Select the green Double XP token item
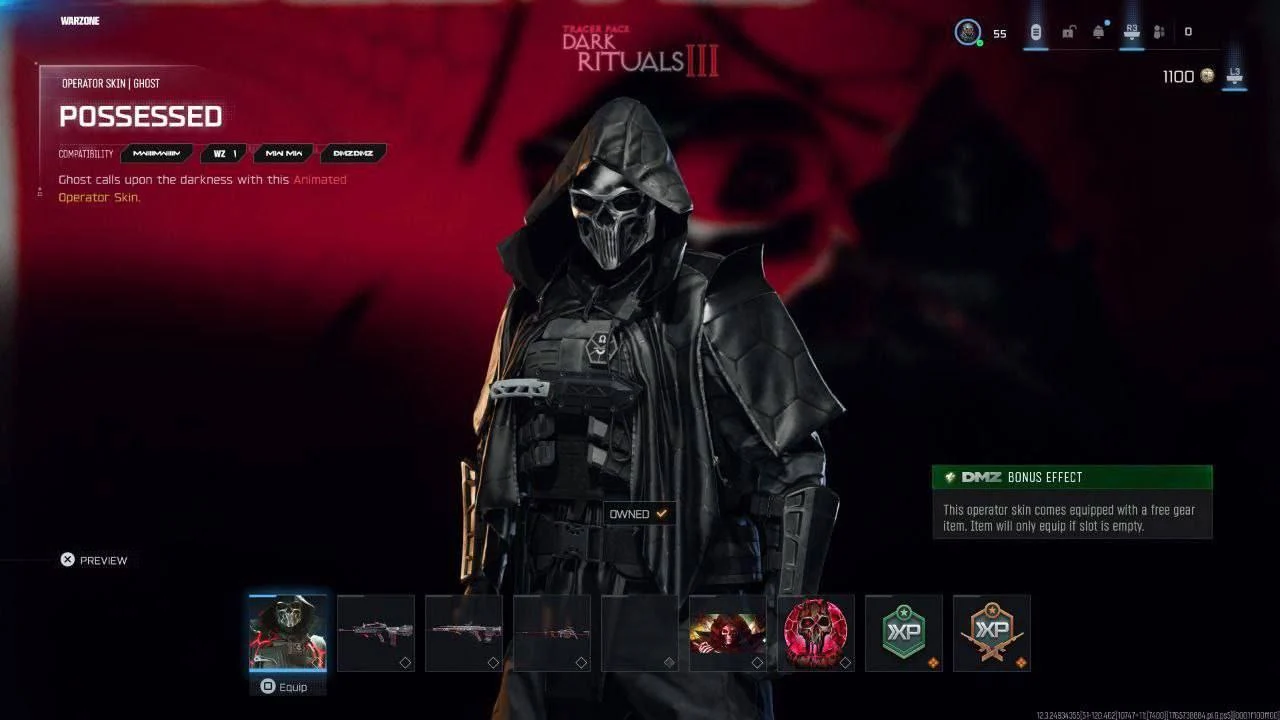This screenshot has width=1280, height=720. pos(903,632)
